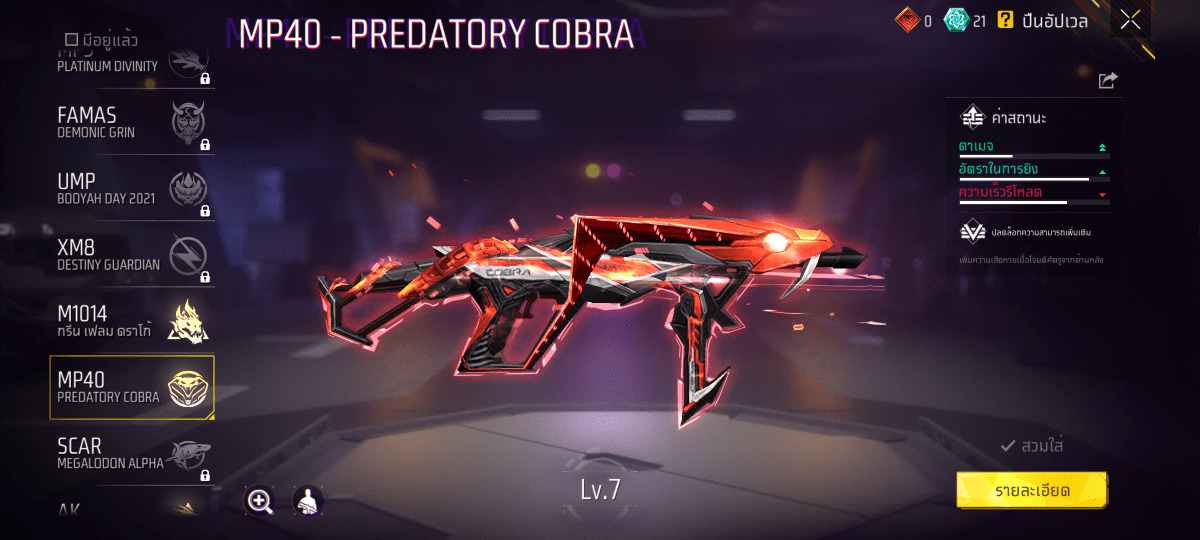Image resolution: width=1200 pixels, height=540 pixels.
Task: Click the สวมใส่ equip button
Action: point(1032,446)
